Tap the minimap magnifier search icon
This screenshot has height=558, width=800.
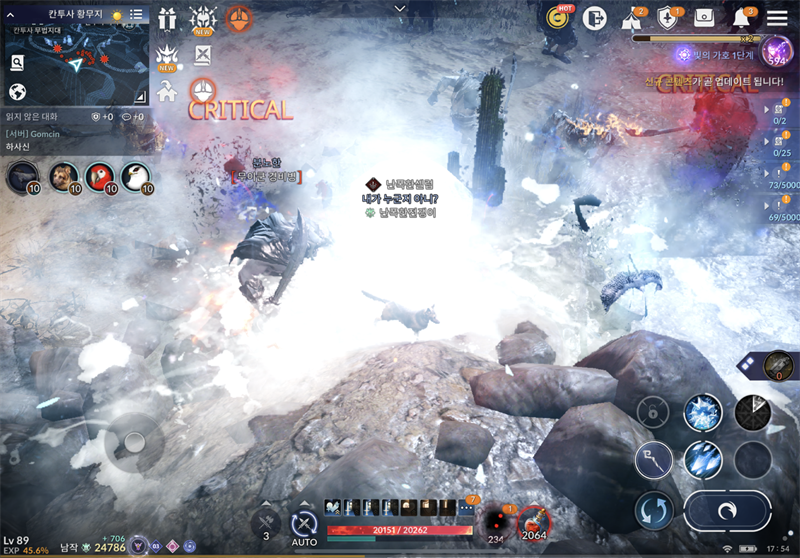[17, 63]
